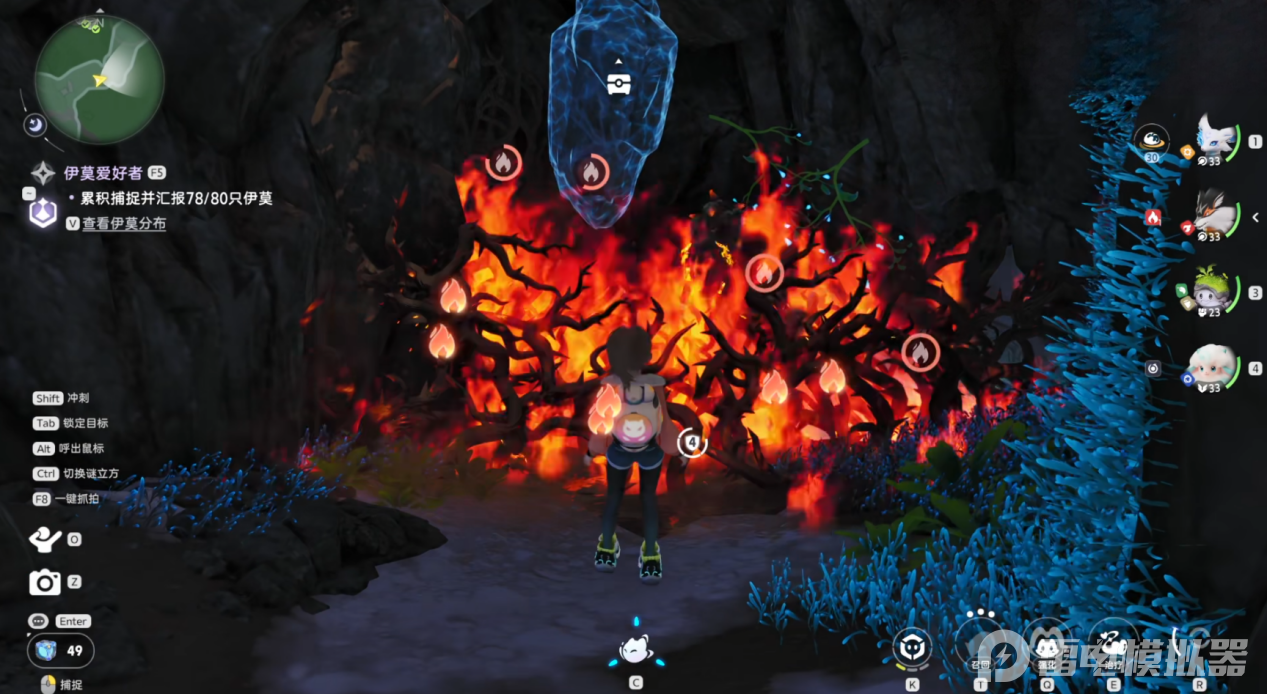This screenshot has height=694, width=1267.
Task: Click the purple hexagon icon below the quest star
Action: pyautogui.click(x=42, y=211)
